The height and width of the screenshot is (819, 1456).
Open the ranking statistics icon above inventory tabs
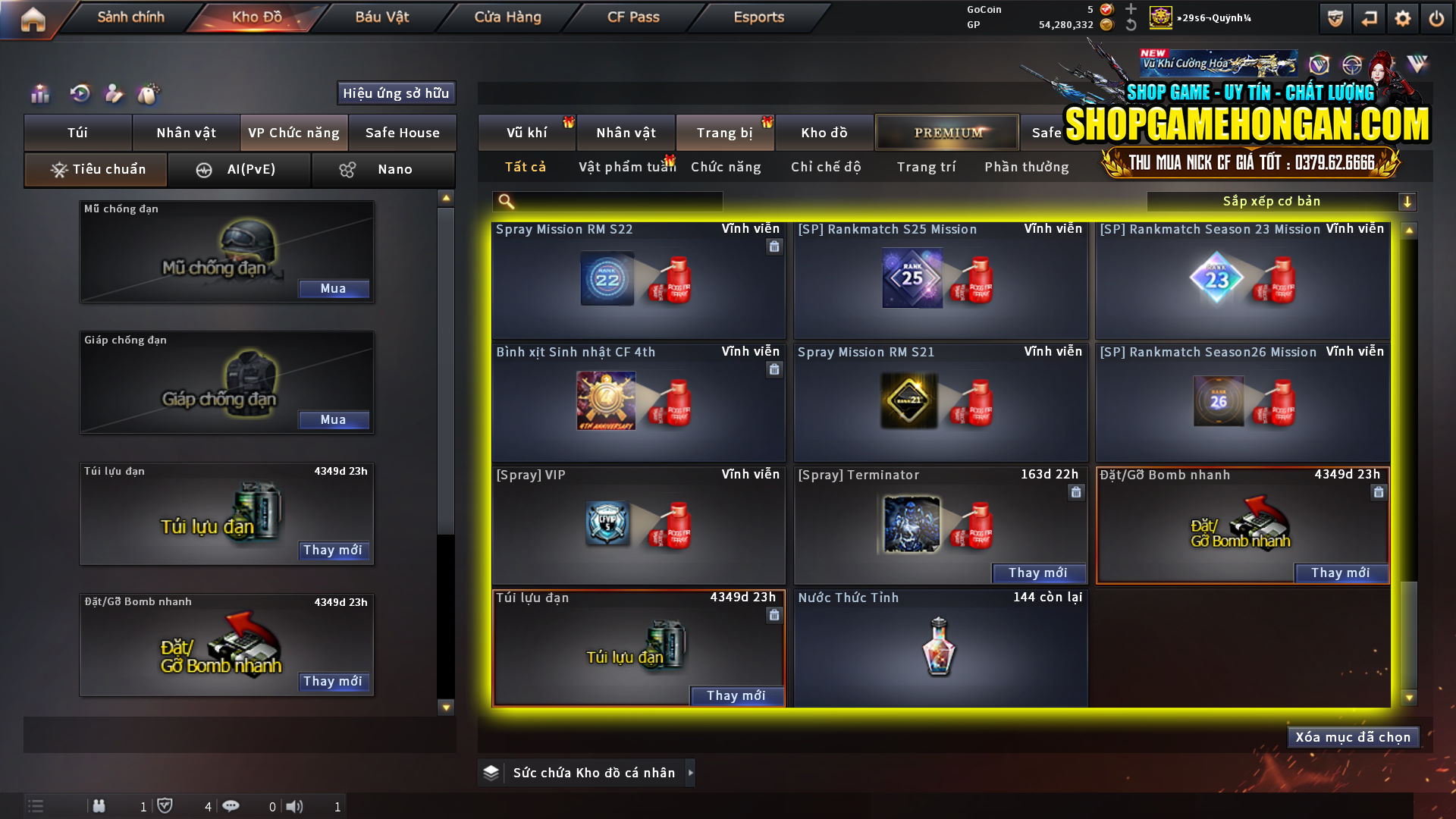[39, 93]
